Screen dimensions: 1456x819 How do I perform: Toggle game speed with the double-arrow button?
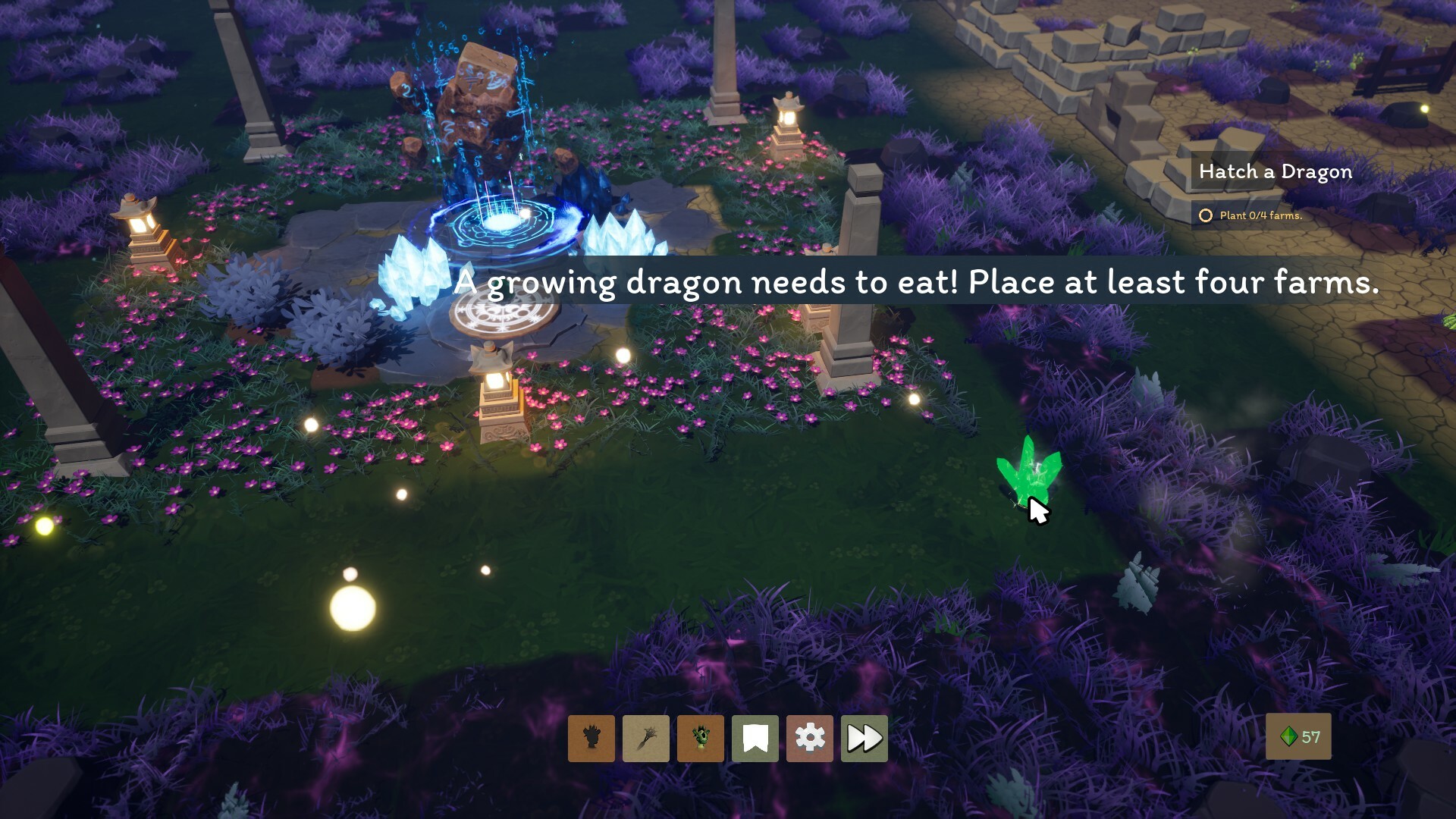click(x=864, y=739)
